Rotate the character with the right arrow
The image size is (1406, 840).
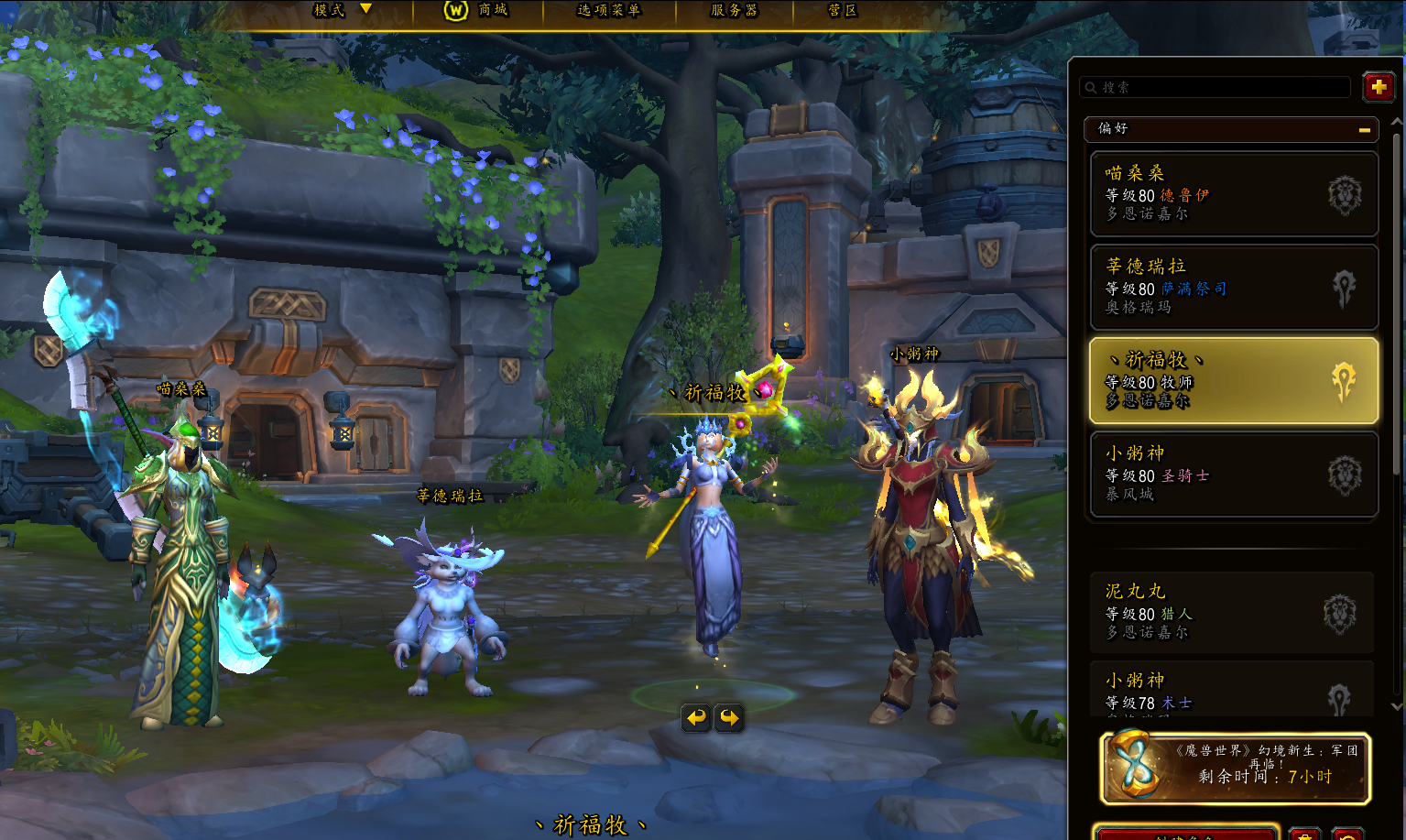pos(730,717)
